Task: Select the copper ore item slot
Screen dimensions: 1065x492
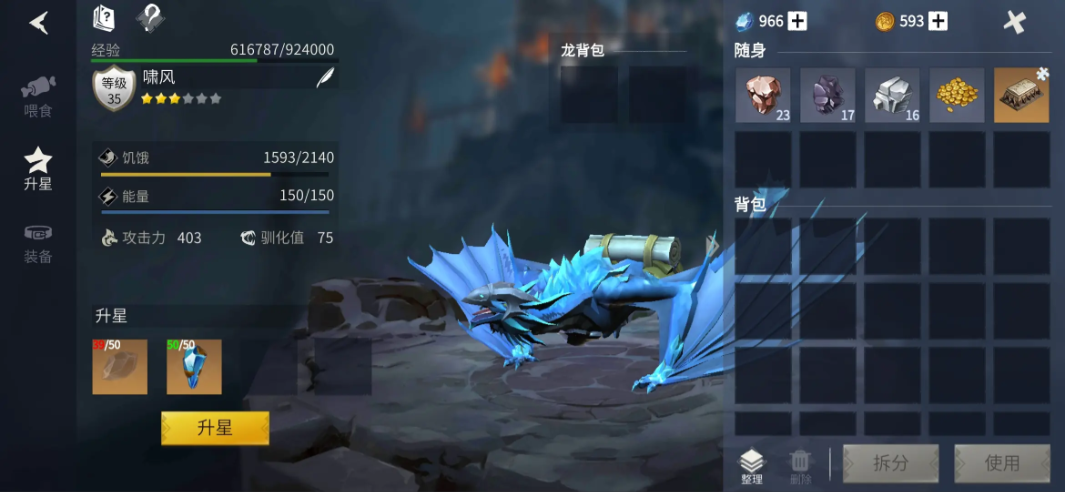Action: (763, 96)
